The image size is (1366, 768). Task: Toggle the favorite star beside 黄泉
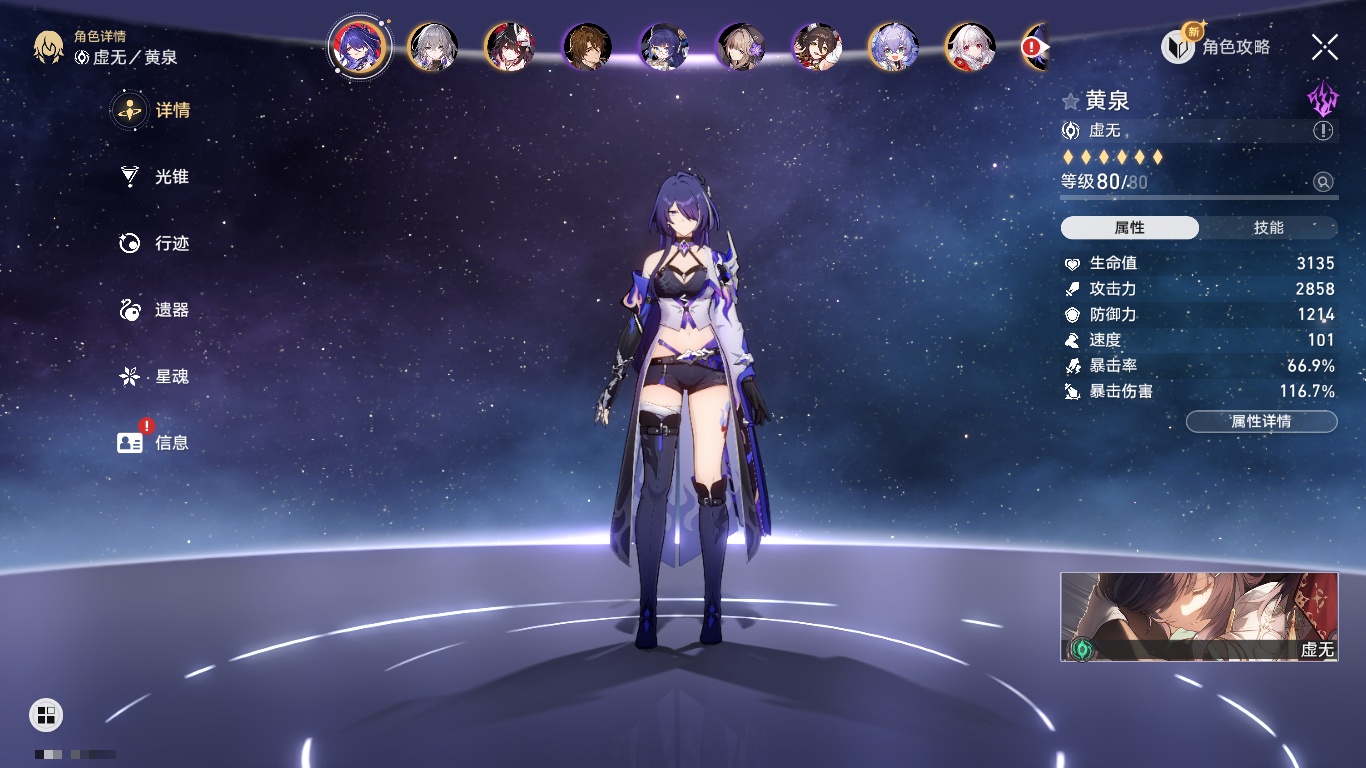(x=1071, y=101)
